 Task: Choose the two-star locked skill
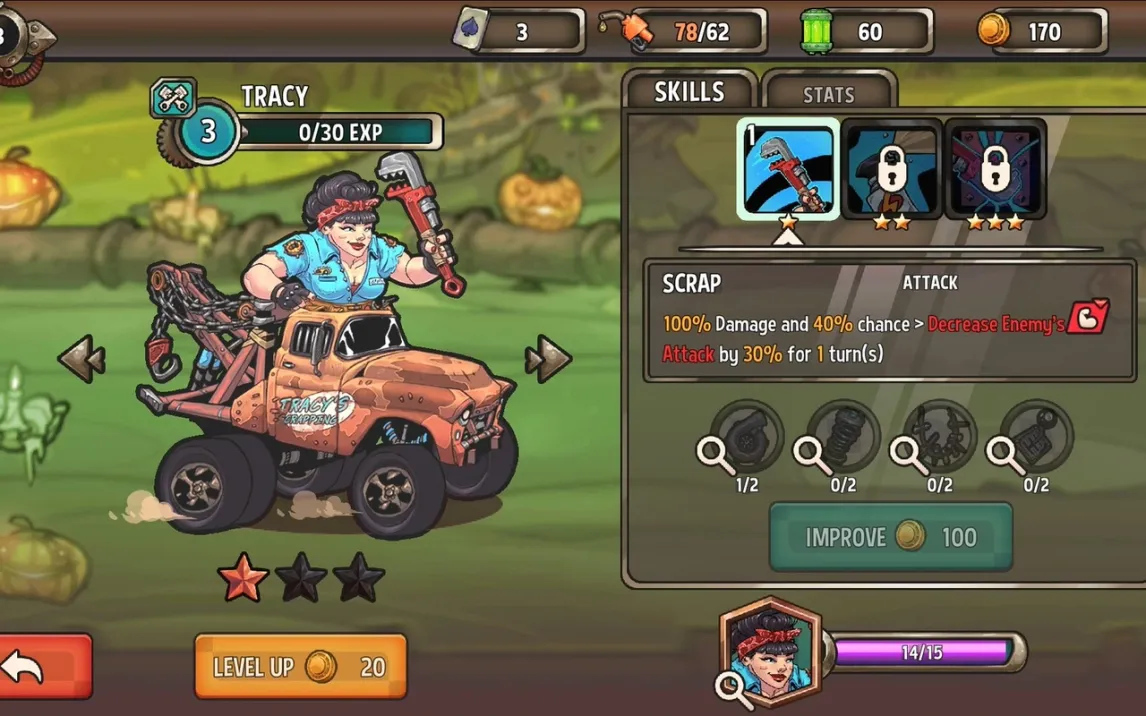892,168
